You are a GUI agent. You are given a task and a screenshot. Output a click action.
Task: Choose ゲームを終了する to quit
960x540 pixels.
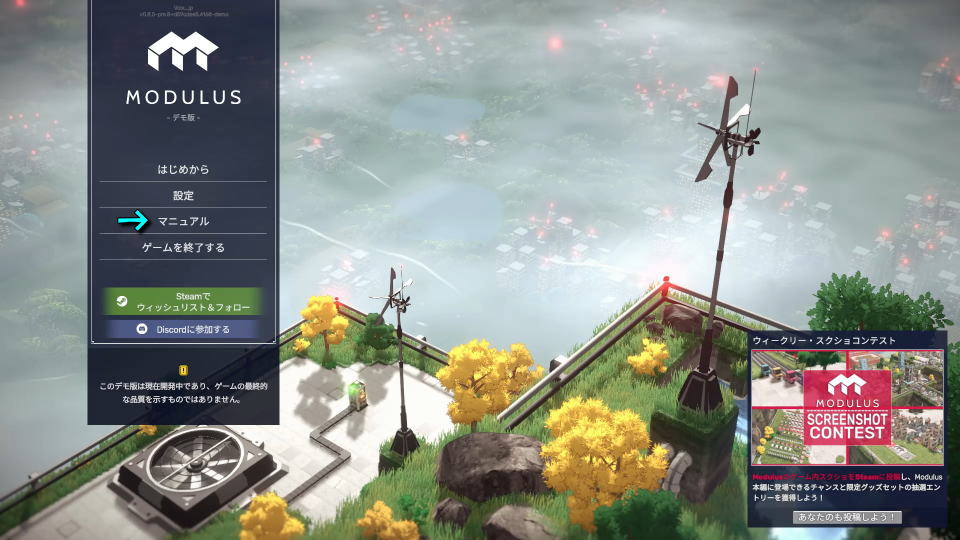(x=183, y=247)
